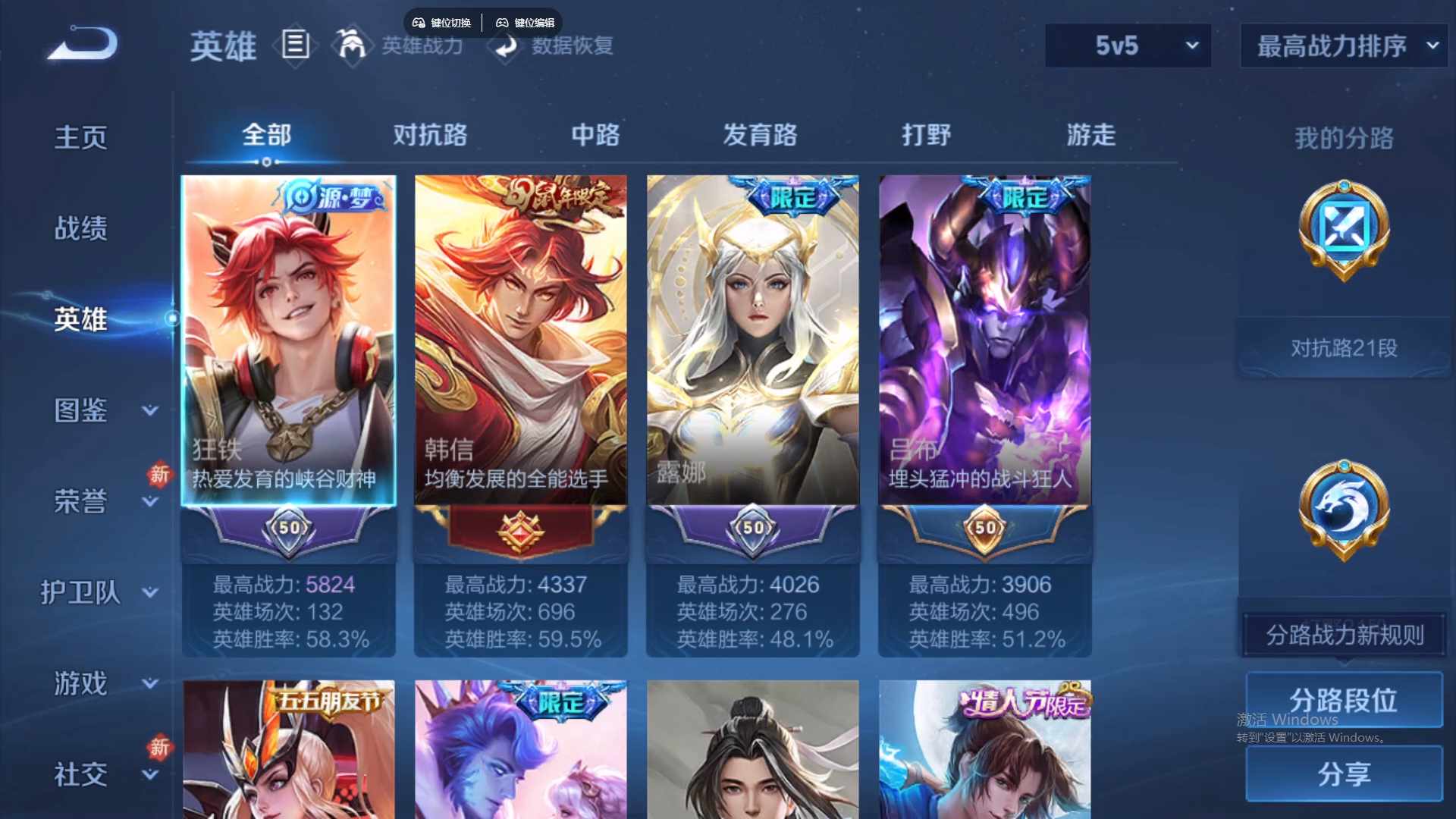The width and height of the screenshot is (1456, 819).
Task: Switch to the 对抗路 tab
Action: (x=430, y=135)
